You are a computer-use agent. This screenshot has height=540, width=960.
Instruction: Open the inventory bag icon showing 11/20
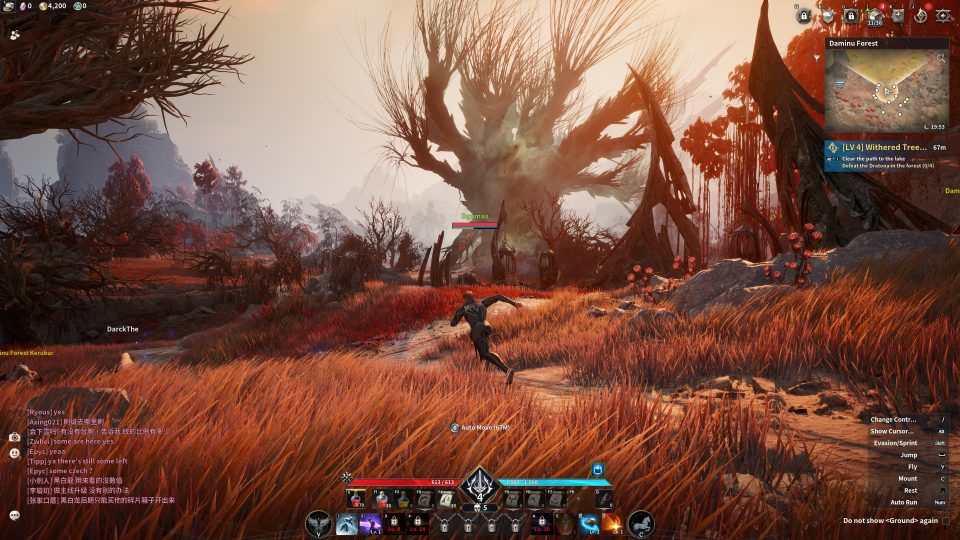pyautogui.click(x=875, y=15)
